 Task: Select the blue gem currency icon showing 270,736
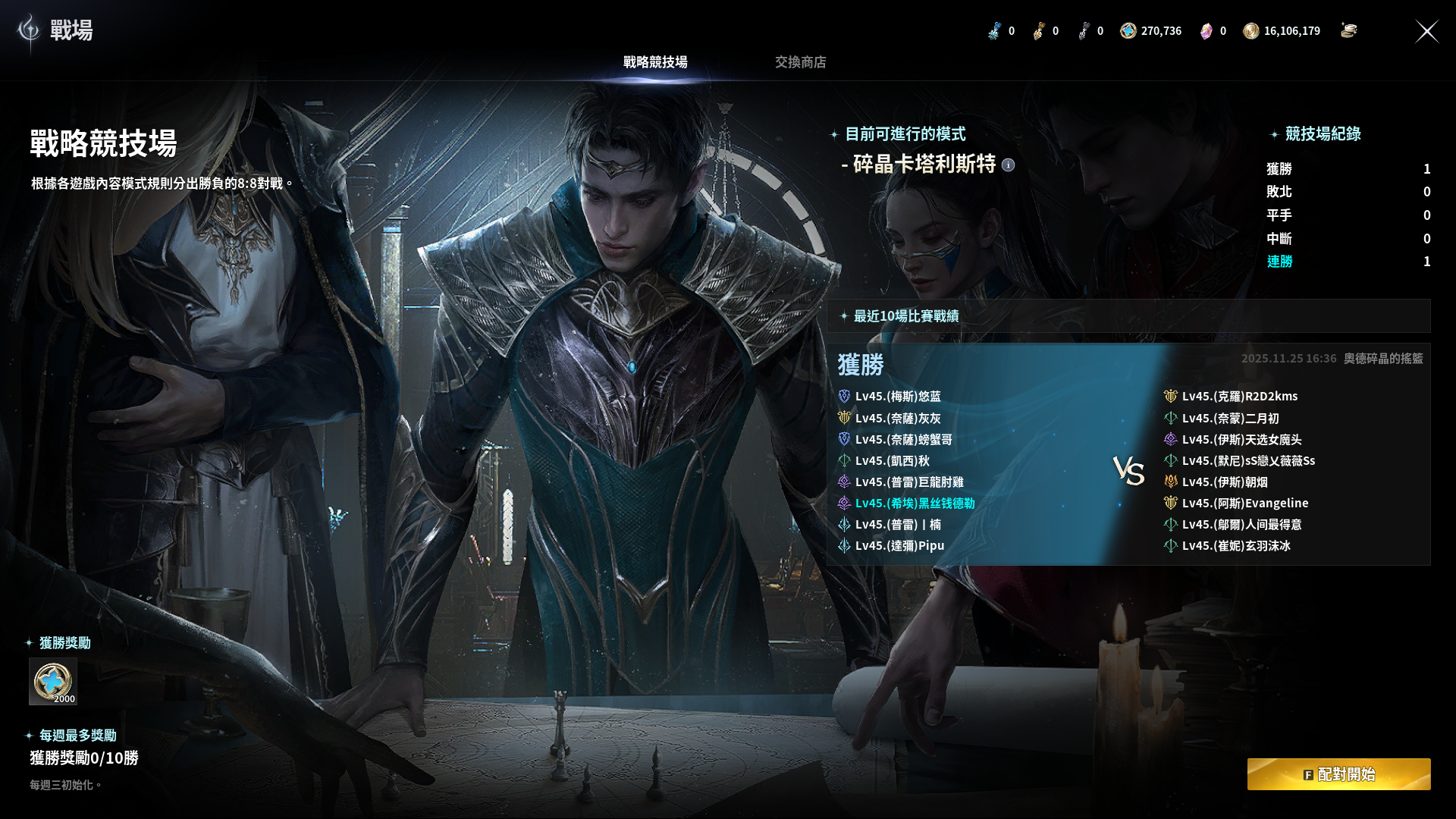coord(1128,31)
